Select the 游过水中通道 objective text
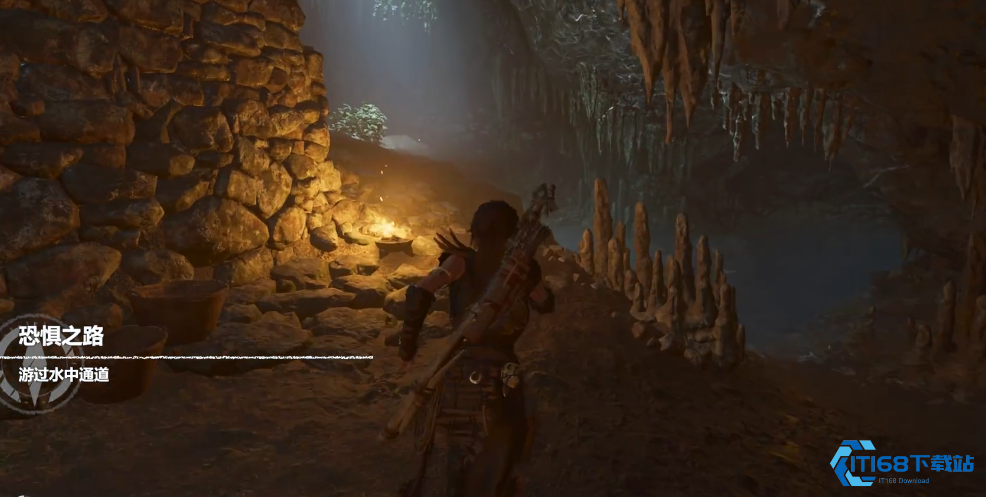 [x=63, y=375]
